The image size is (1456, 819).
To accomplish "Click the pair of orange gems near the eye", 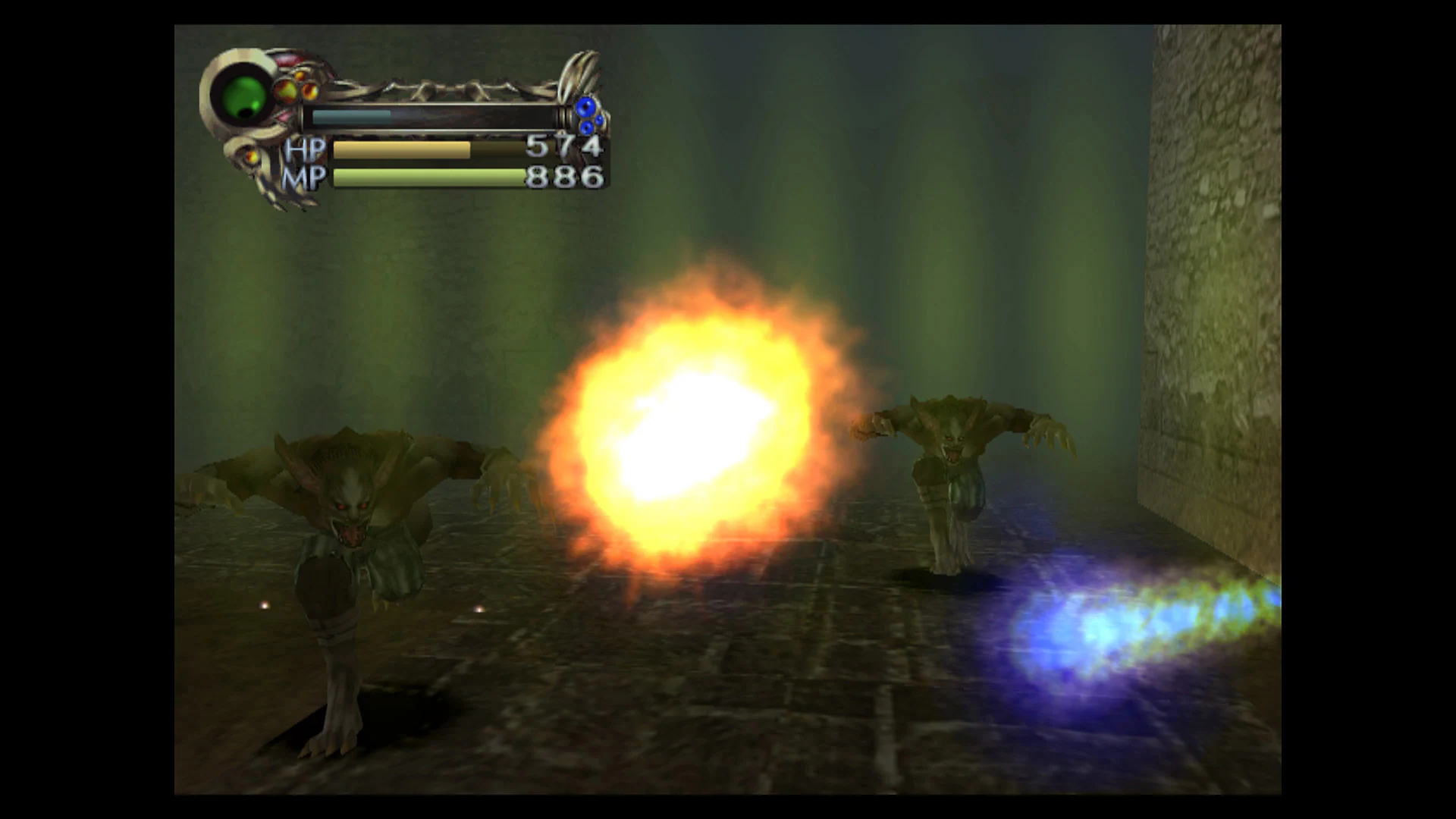I will pos(298,89).
